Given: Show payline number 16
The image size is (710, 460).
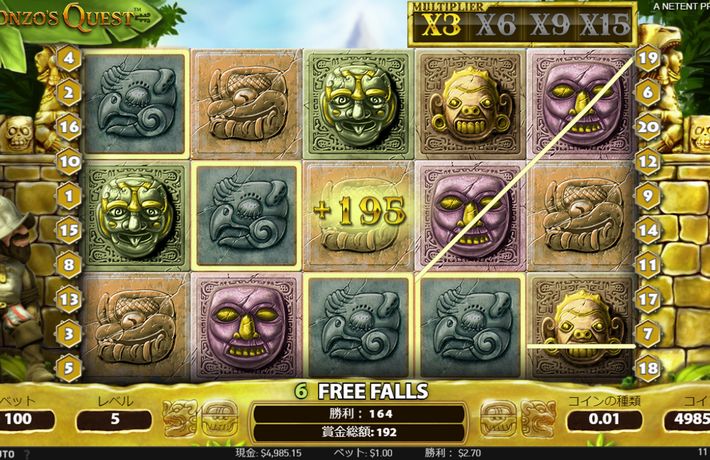Looking at the screenshot, I should 69,127.
